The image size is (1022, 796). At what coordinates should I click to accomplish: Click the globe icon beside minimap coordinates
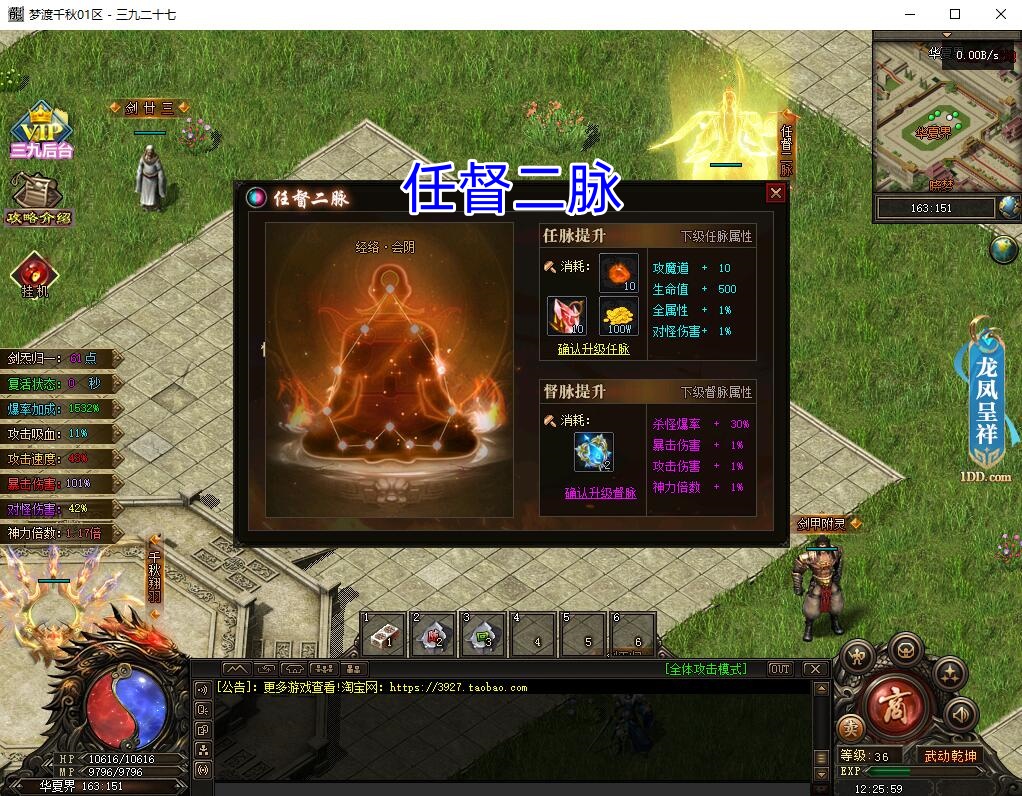coord(1007,207)
